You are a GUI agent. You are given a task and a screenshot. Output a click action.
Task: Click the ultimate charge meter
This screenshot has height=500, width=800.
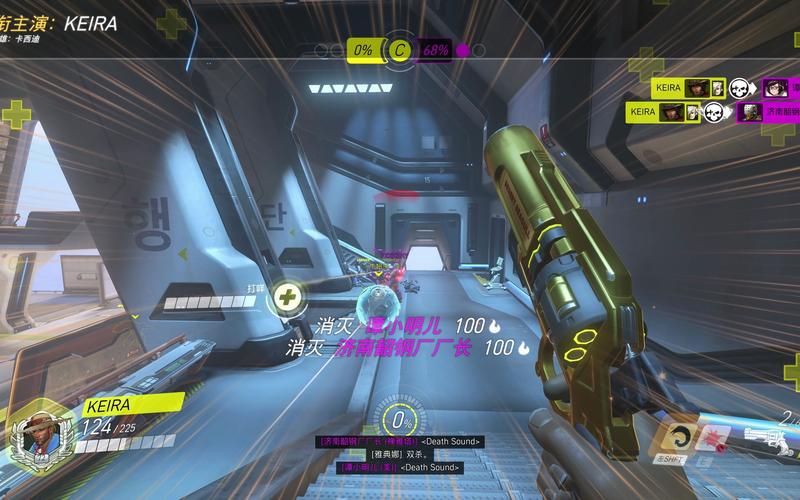tap(400, 420)
